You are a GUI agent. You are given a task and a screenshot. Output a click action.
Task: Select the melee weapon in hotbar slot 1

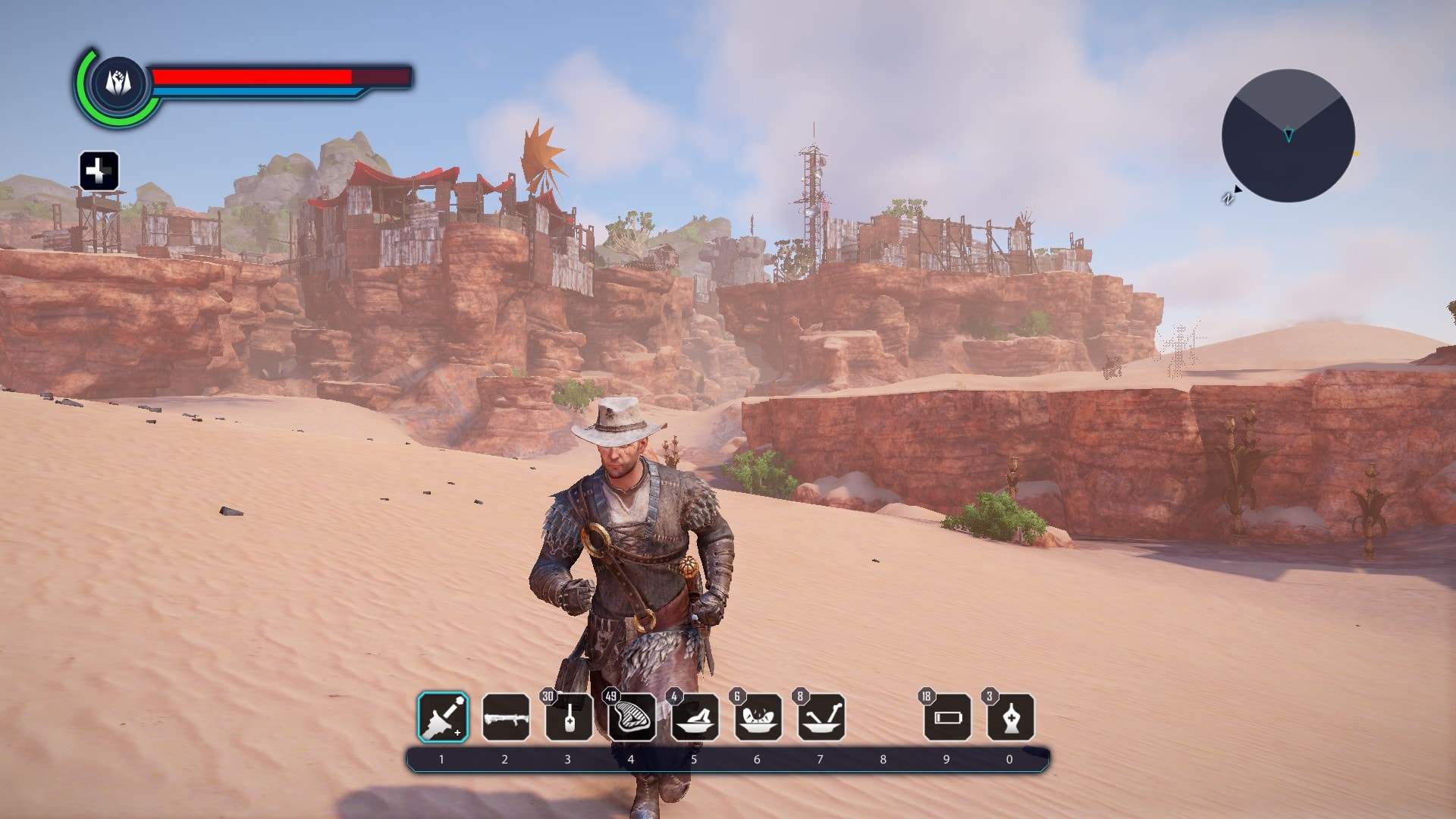(x=443, y=717)
